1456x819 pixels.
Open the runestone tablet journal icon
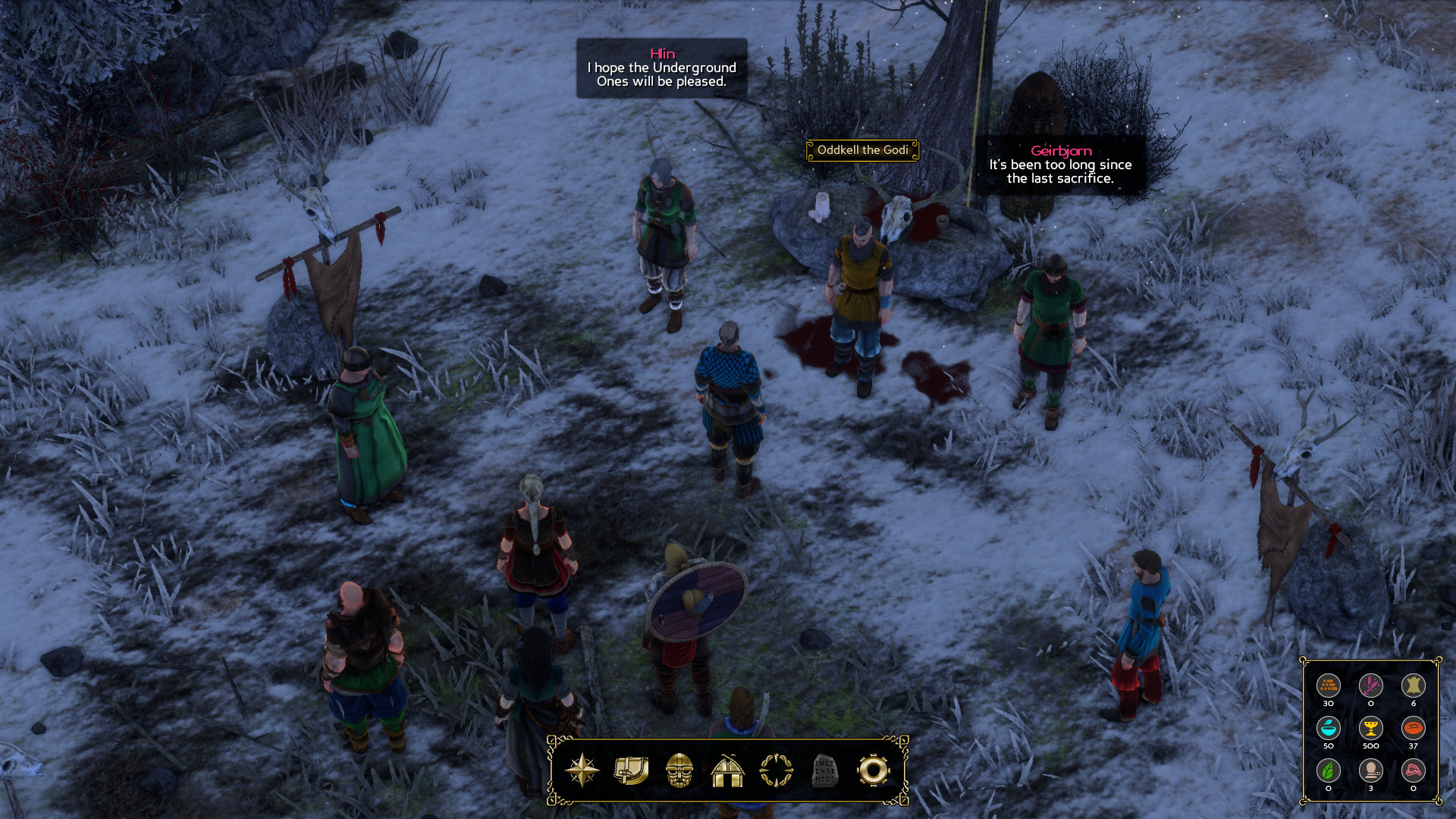(824, 770)
